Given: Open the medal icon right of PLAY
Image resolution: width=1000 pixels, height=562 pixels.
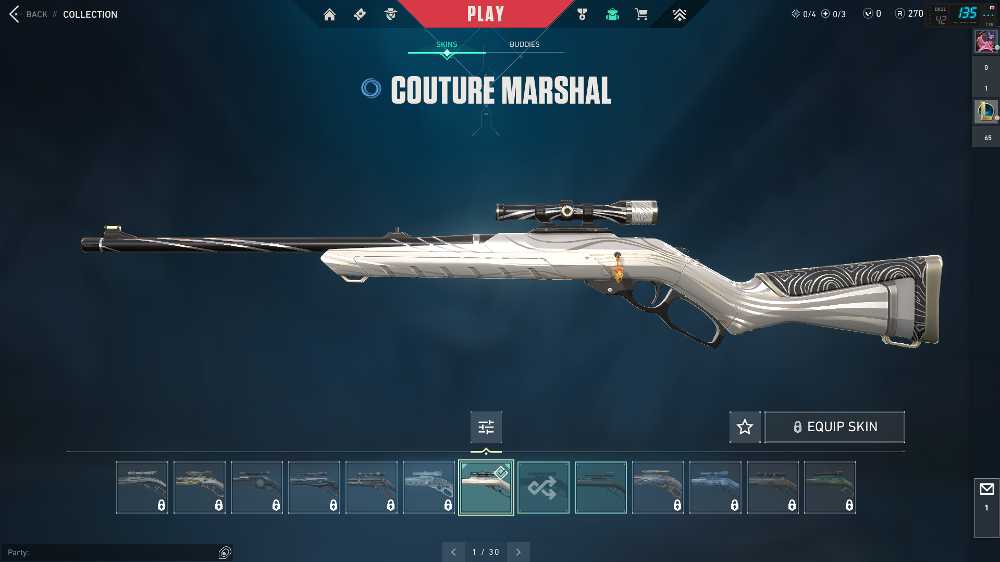Looking at the screenshot, I should click(583, 14).
